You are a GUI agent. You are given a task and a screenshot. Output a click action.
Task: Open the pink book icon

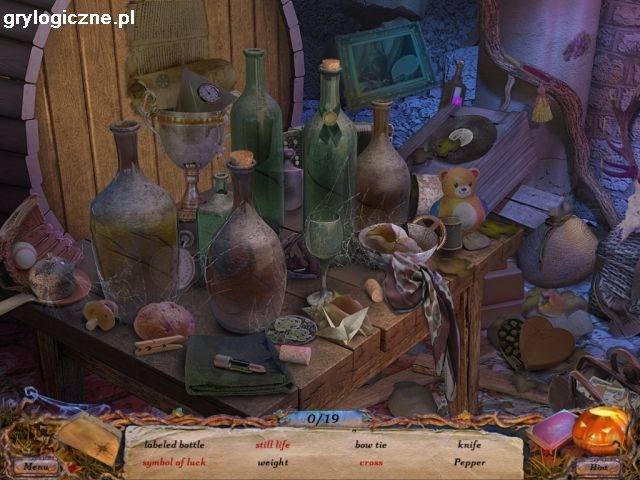coord(552,430)
